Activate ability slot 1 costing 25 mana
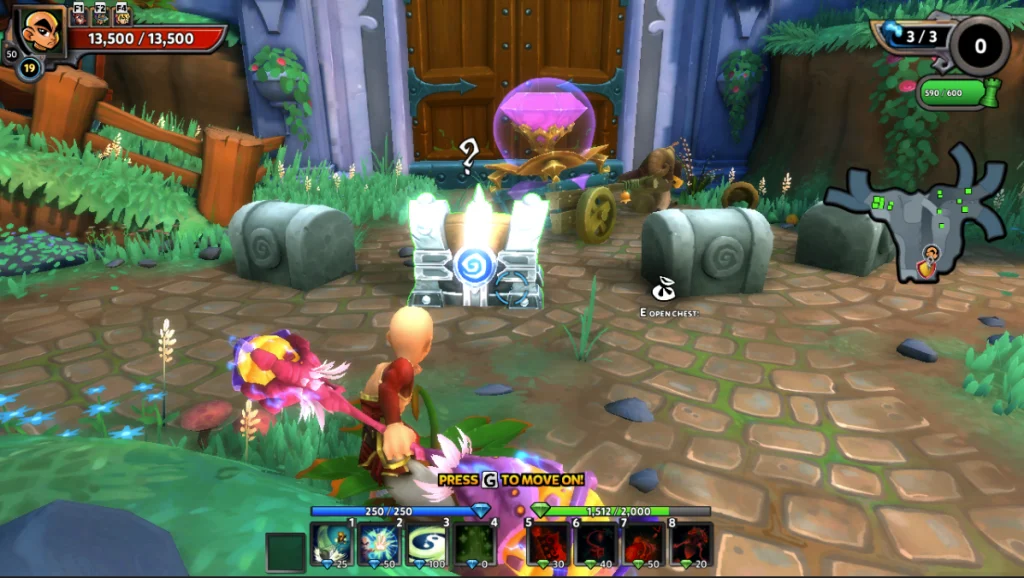The width and height of the screenshot is (1024, 578). pyautogui.click(x=330, y=544)
